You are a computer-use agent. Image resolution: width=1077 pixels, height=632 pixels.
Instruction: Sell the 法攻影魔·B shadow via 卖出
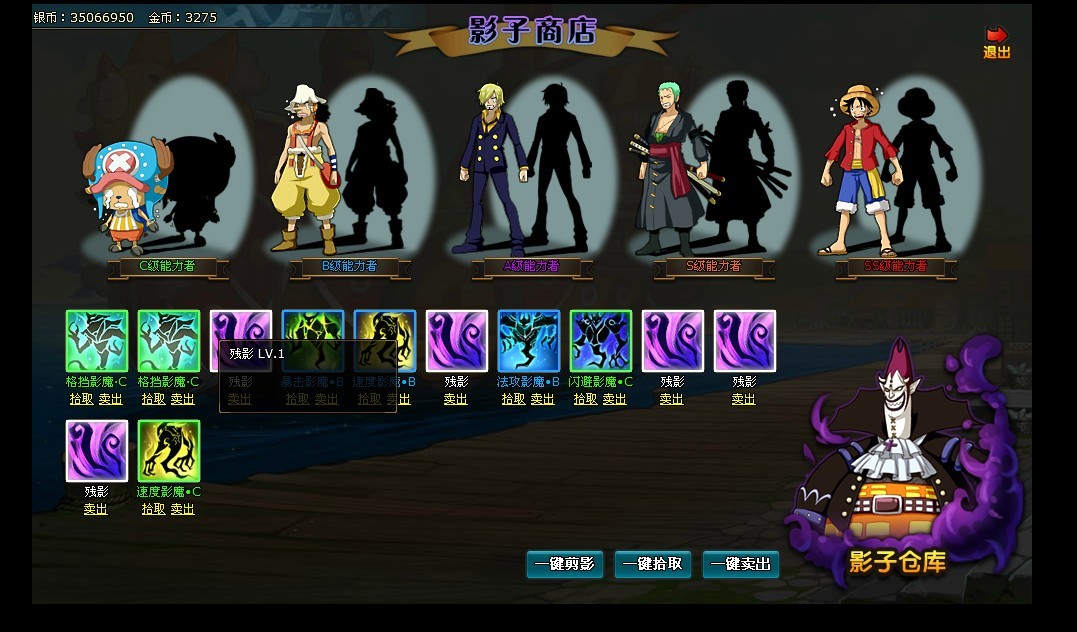543,399
